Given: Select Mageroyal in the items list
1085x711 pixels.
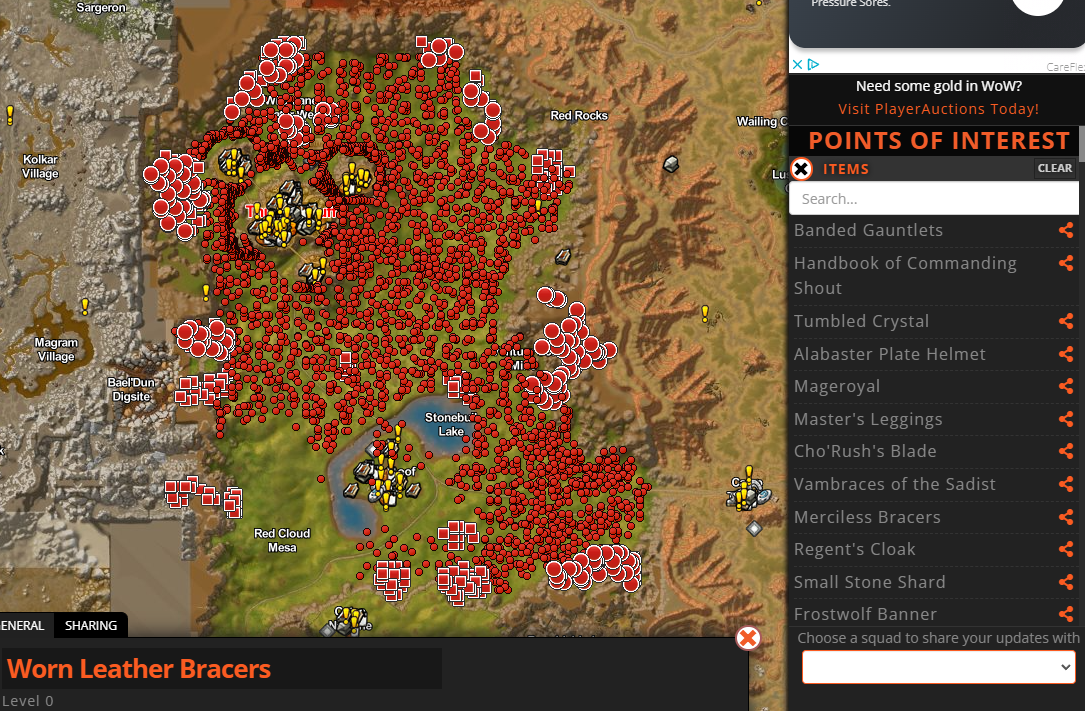Looking at the screenshot, I should coord(837,386).
